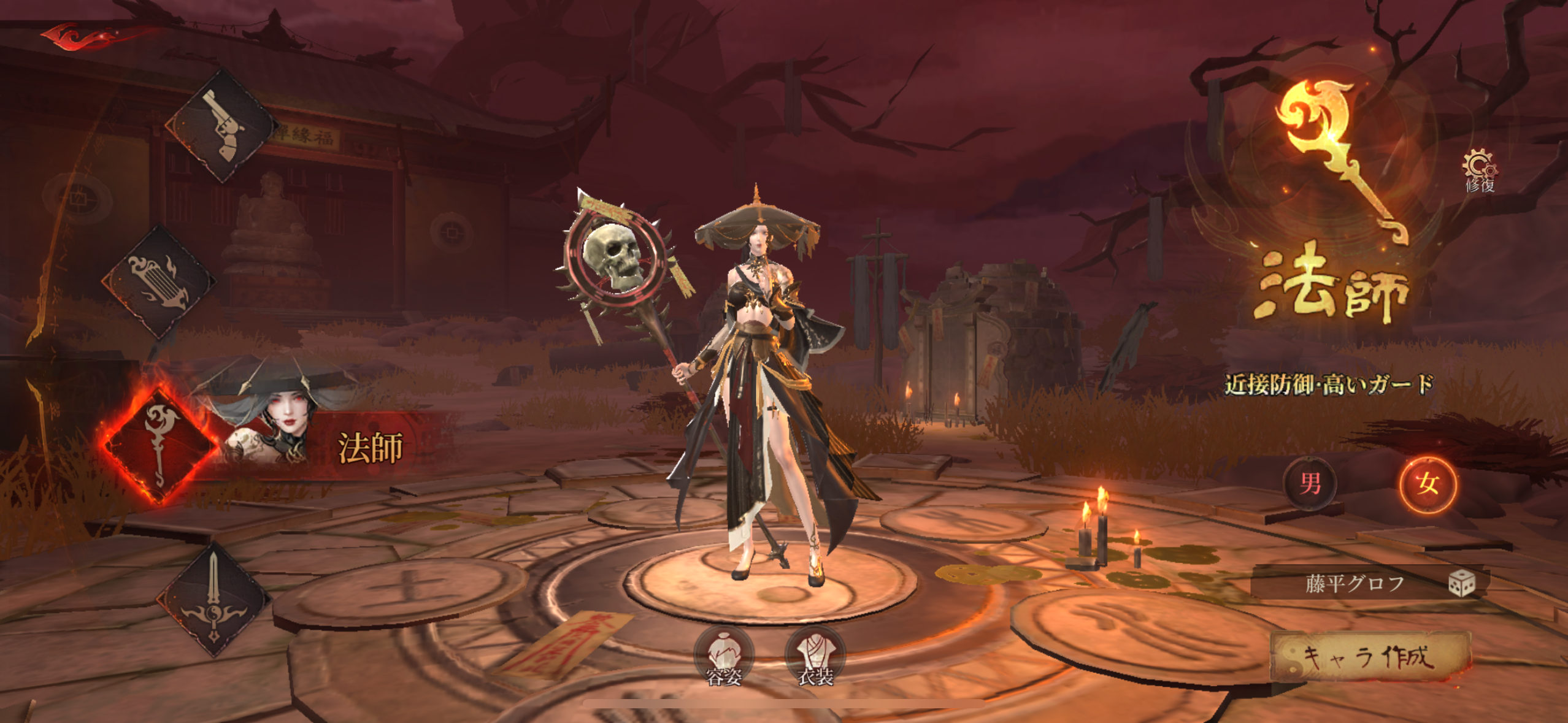Switch gender to 男 (male)
This screenshot has height=723, width=1568.
click(x=1310, y=484)
